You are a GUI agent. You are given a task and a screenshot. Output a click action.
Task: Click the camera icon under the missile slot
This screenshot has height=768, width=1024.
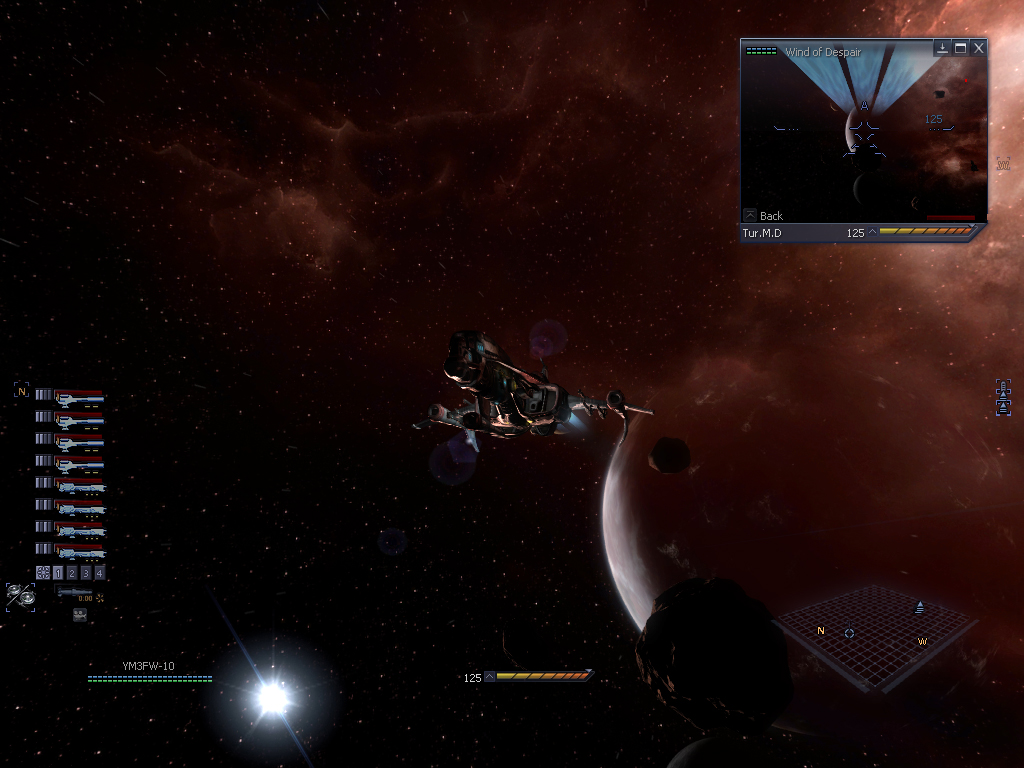(x=79, y=615)
